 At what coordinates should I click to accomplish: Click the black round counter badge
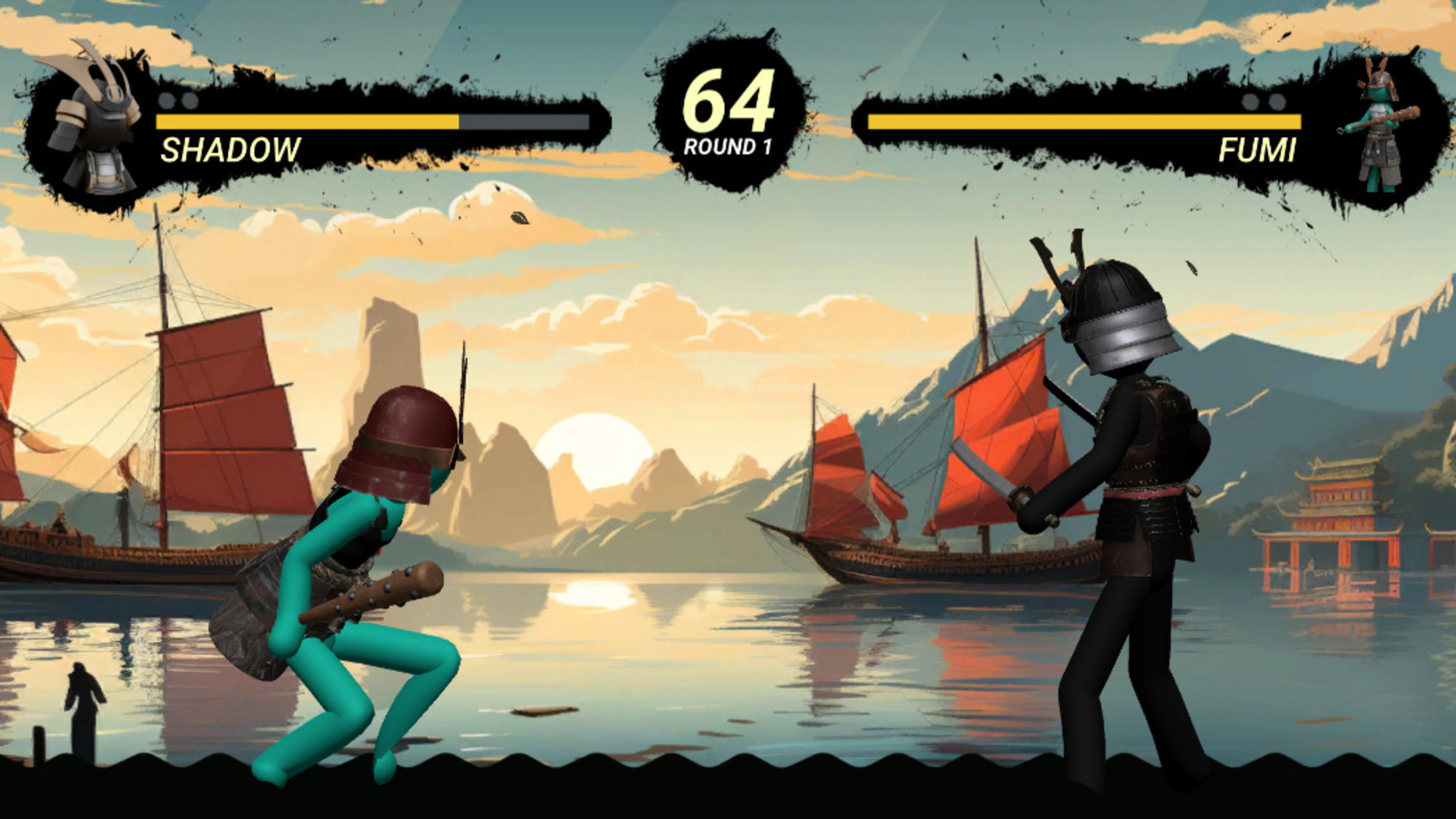[728, 113]
